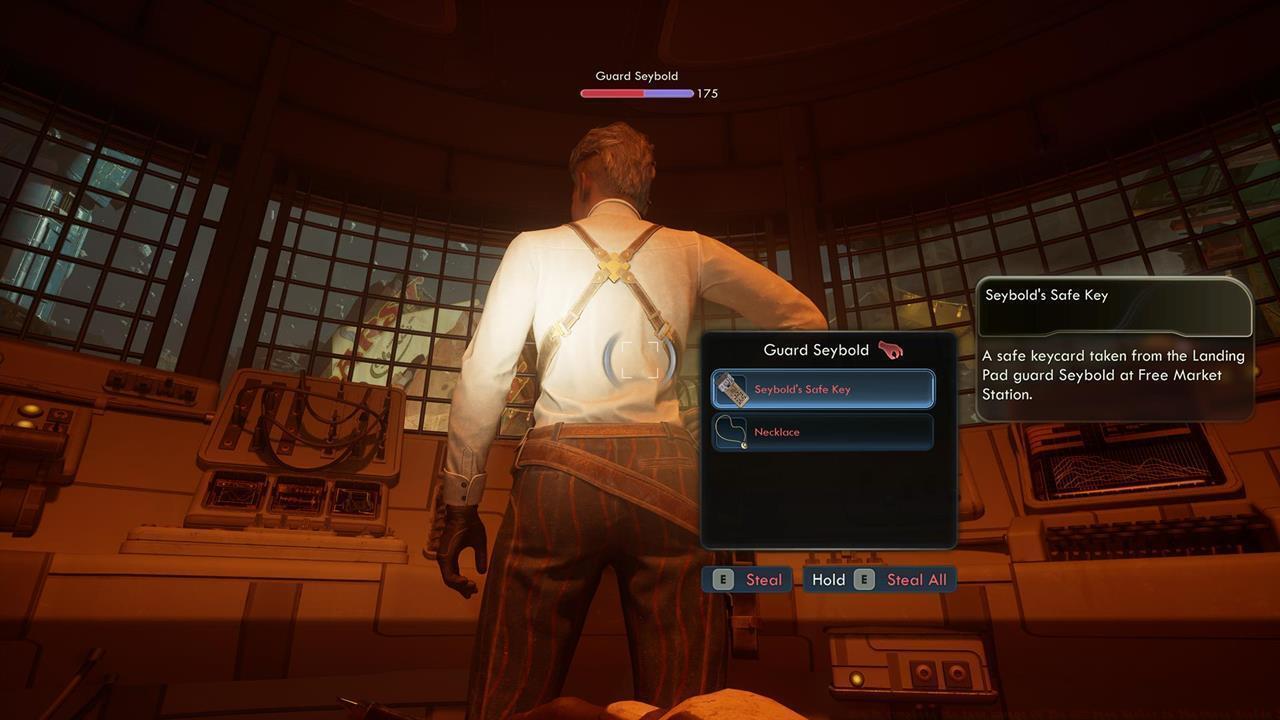Select the Seybold's Safe Key list entry
The image size is (1280, 720).
(x=822, y=389)
